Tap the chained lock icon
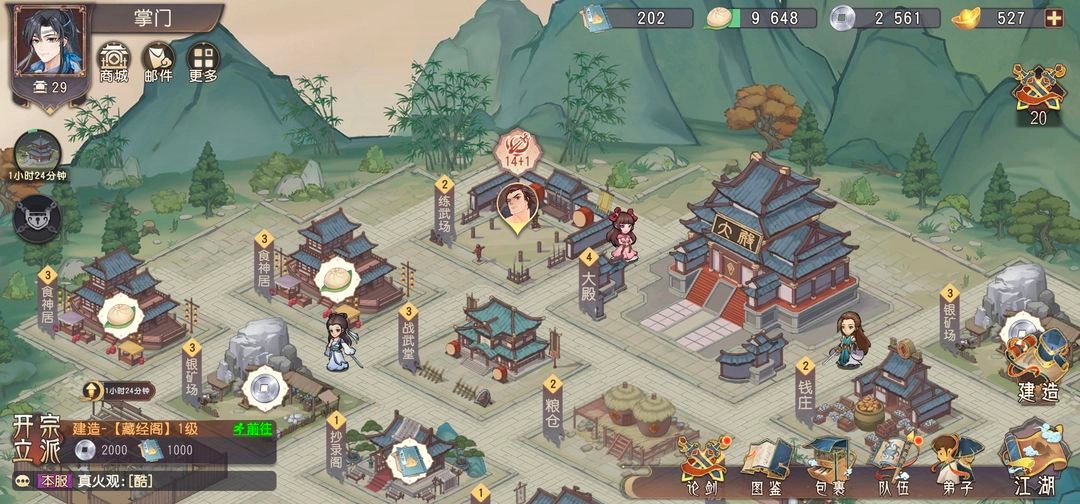1080x504 pixels. pyautogui.click(x=38, y=215)
